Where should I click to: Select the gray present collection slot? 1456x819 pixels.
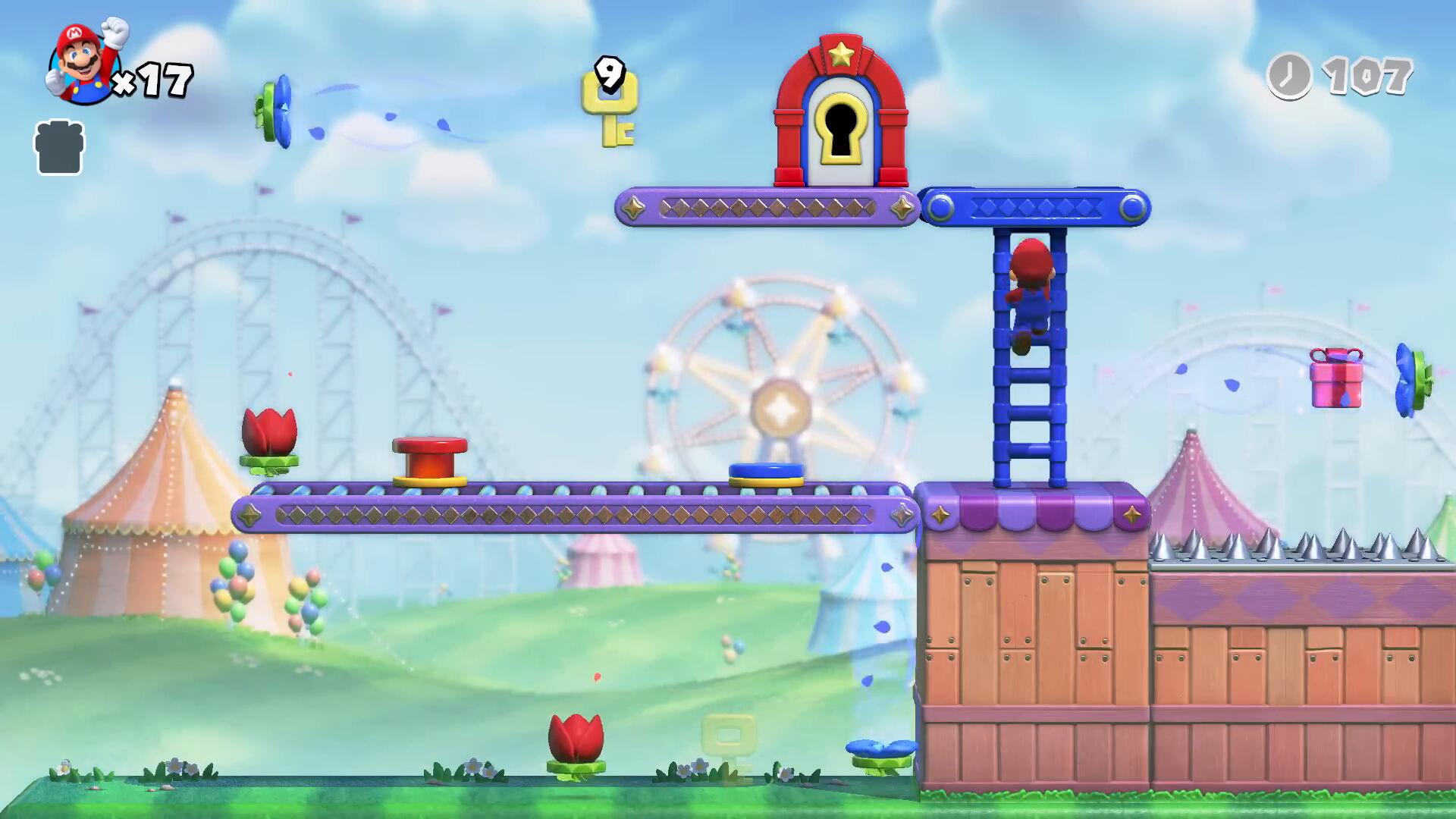pos(59,147)
